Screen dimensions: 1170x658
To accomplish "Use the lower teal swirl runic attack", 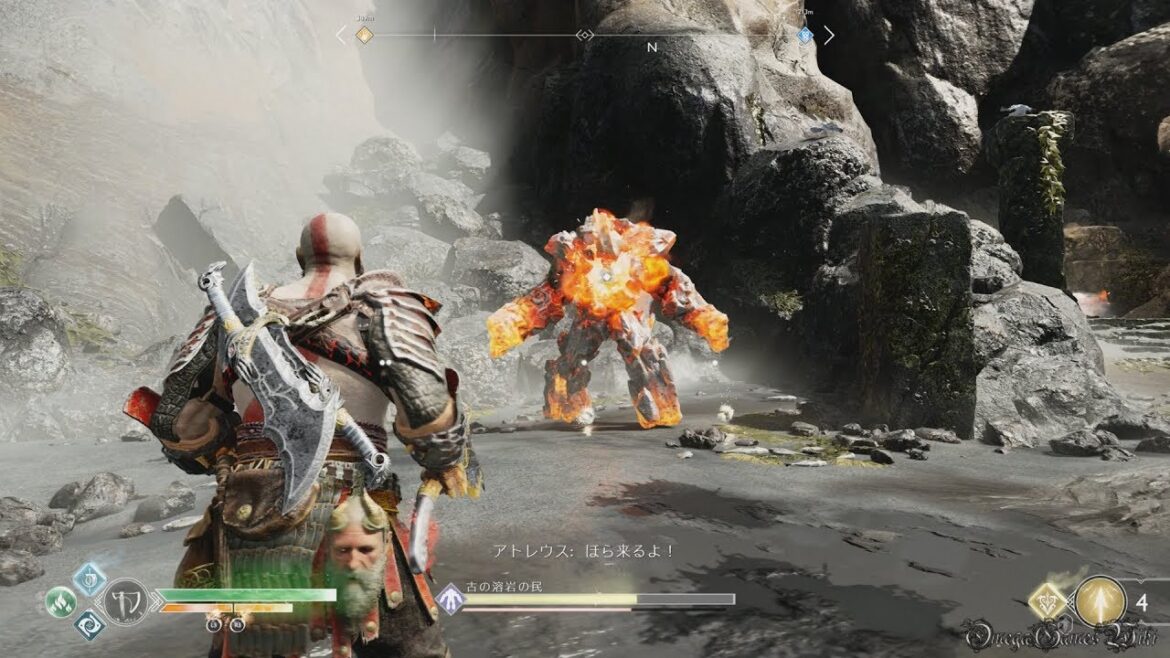I will click(89, 626).
